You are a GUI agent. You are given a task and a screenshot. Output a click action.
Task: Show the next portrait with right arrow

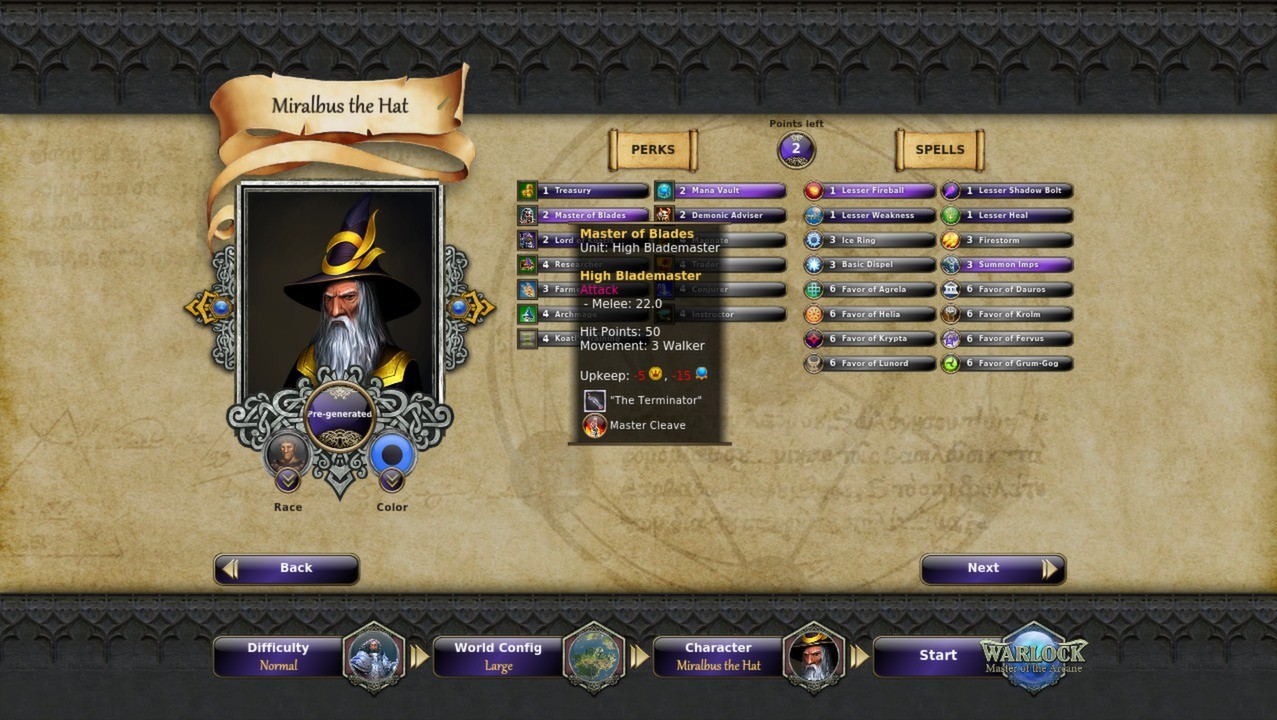[470, 308]
